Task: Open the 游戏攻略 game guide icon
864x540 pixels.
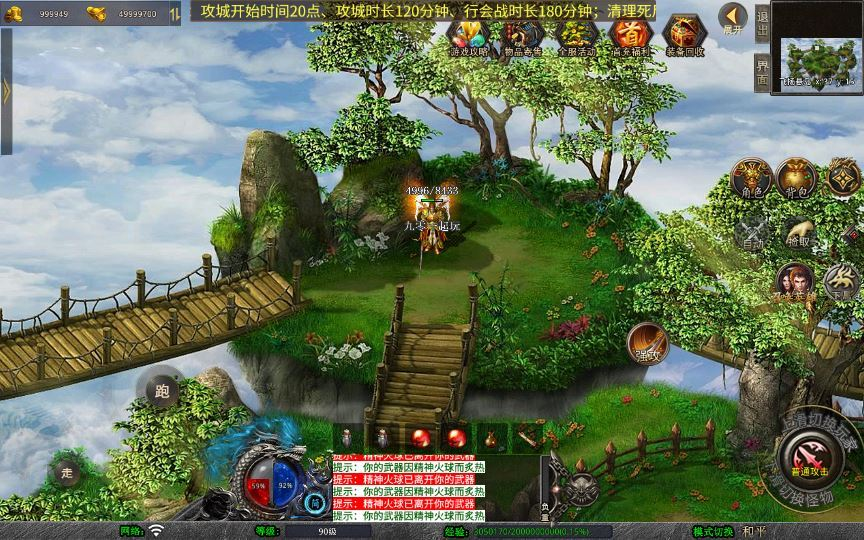Action: point(469,37)
